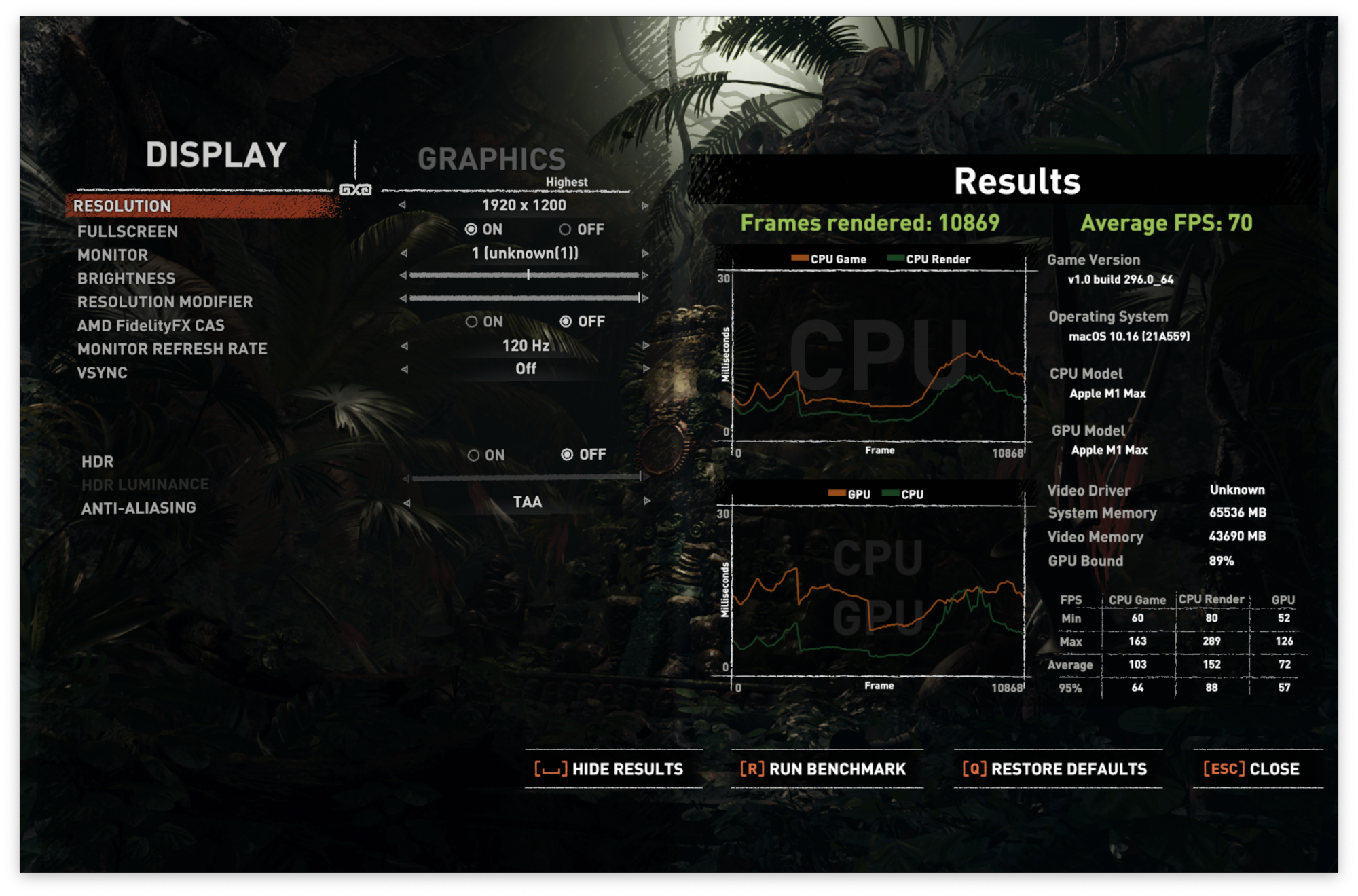This screenshot has height=896, width=1358.
Task: Click the right arrow next to resolution
Action: (645, 206)
